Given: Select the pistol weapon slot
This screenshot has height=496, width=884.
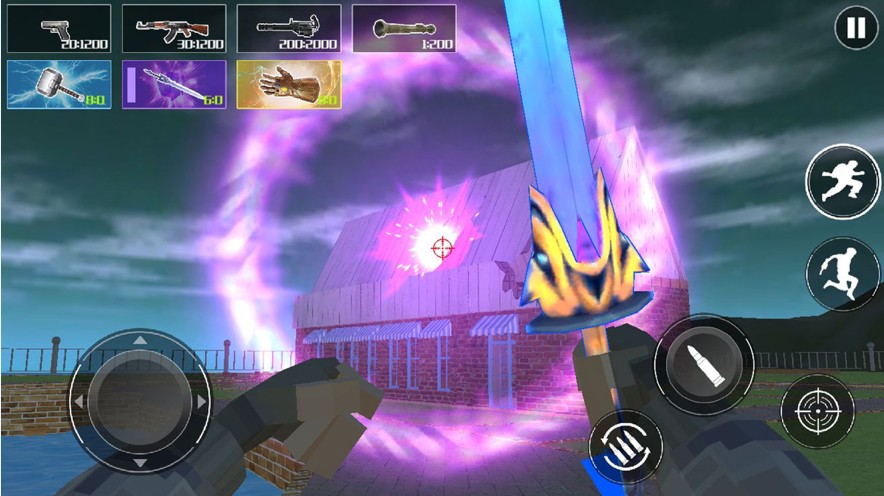Looking at the screenshot, I should (58, 29).
